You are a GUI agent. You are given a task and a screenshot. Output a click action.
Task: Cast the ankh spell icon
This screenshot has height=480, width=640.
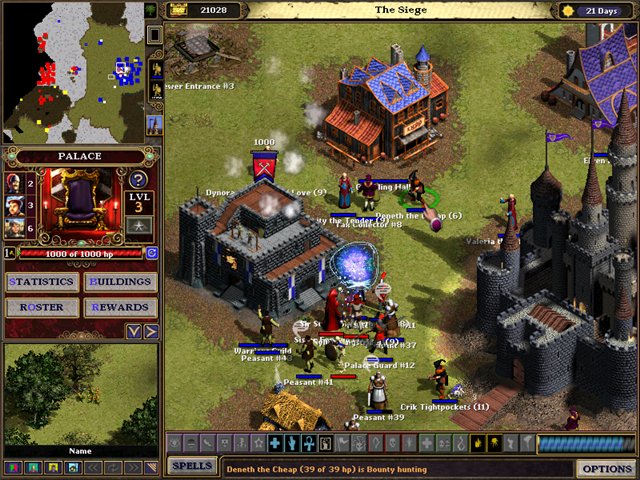coord(308,443)
